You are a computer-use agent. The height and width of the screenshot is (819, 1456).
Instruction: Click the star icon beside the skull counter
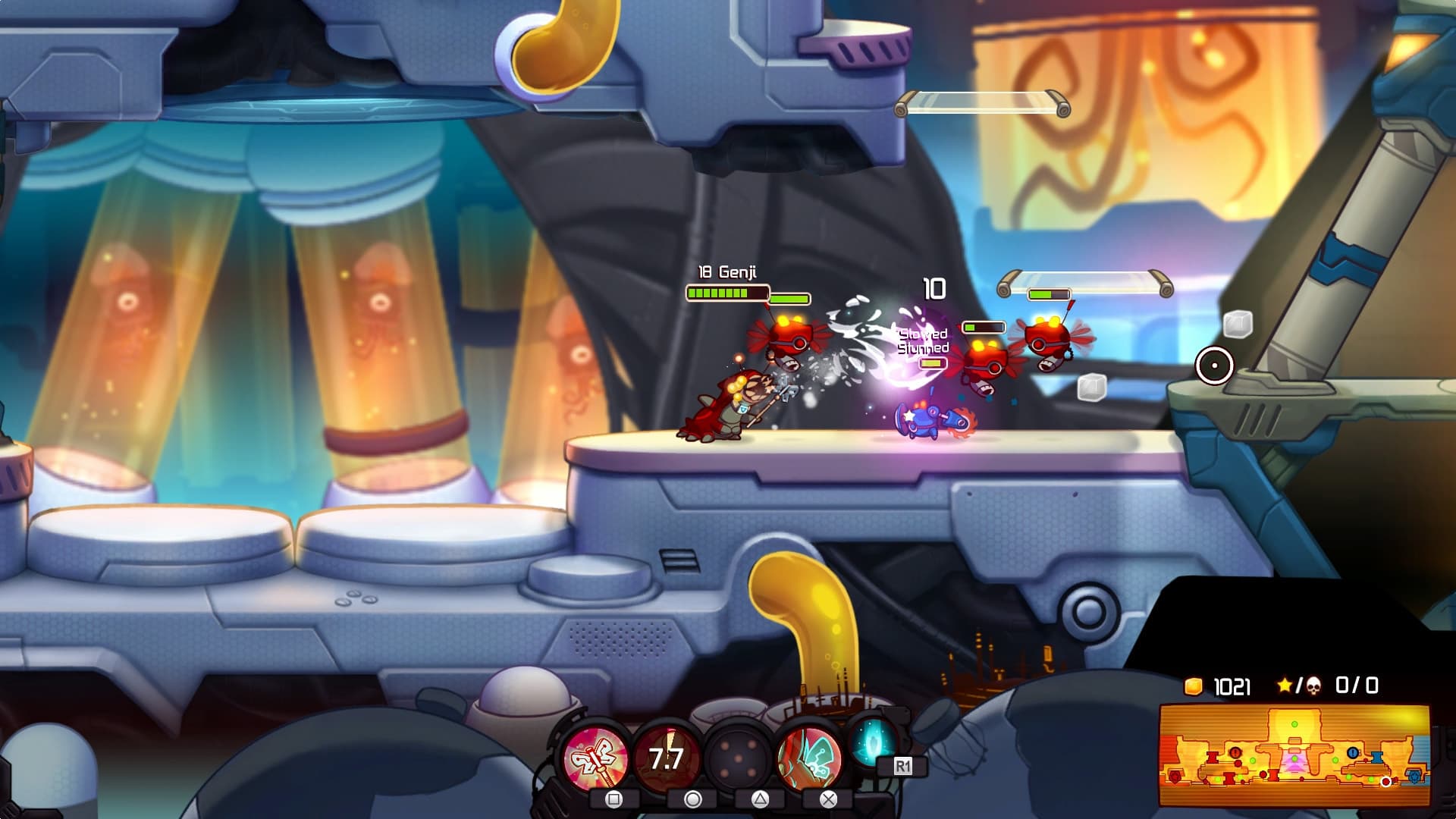(1285, 685)
